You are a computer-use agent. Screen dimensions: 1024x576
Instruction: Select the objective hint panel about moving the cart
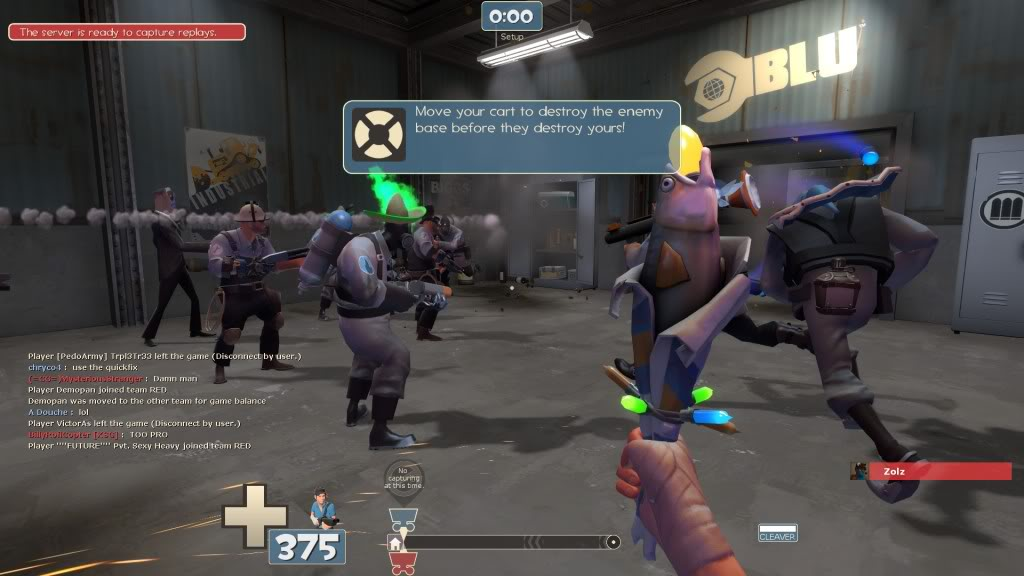pyautogui.click(x=511, y=136)
